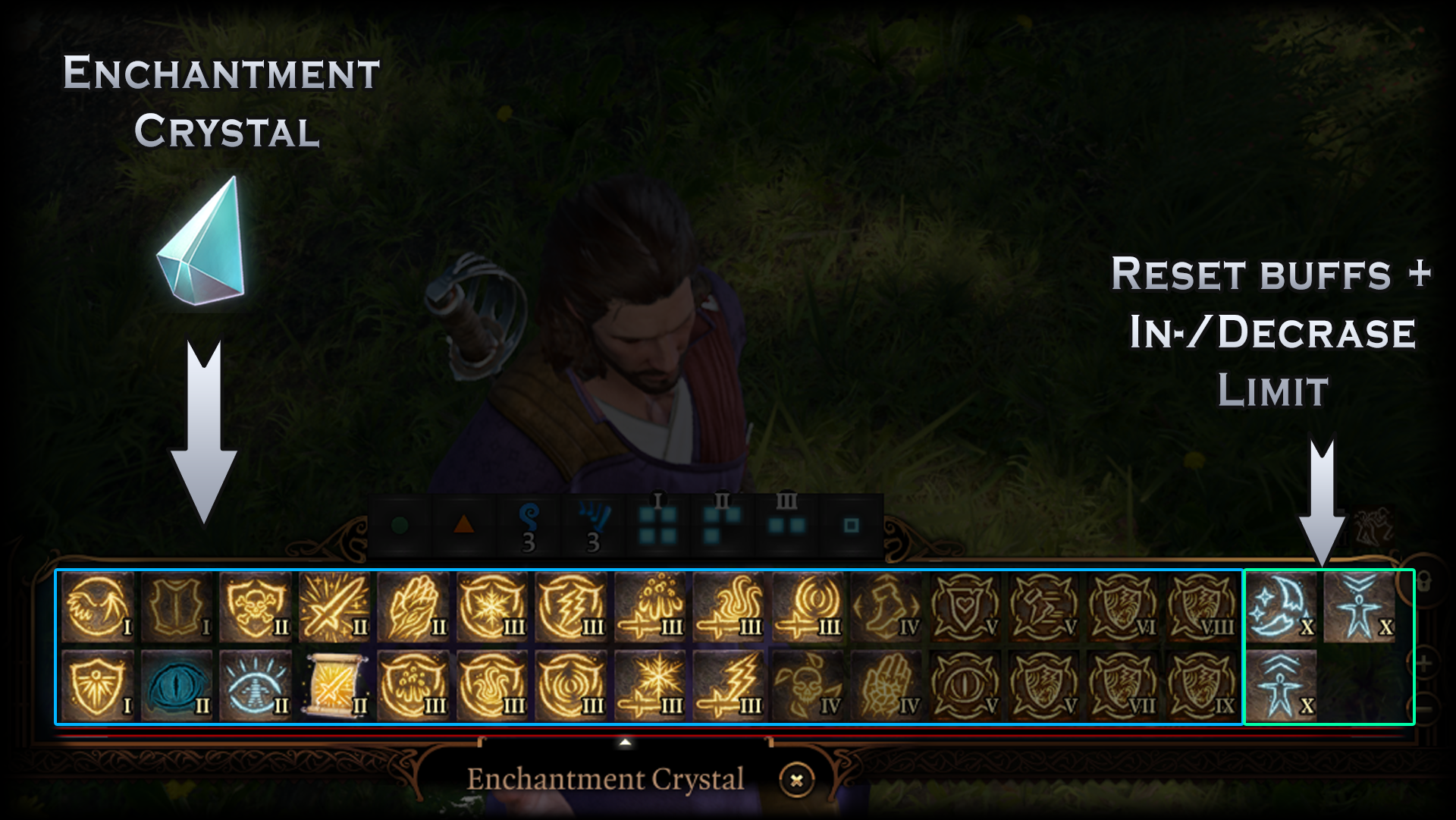Viewport: 1456px width, 820px height.
Task: Decrease the limit with the down-arrow figure icon
Action: pyautogui.click(x=1359, y=607)
